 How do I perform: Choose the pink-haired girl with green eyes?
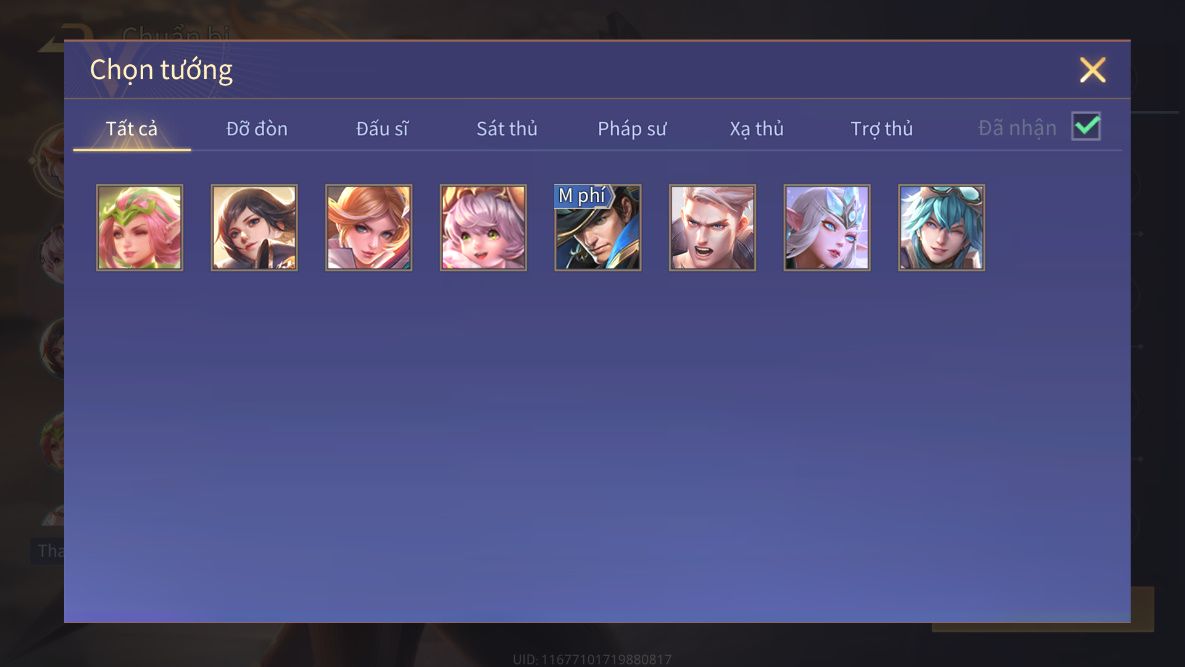pos(483,228)
